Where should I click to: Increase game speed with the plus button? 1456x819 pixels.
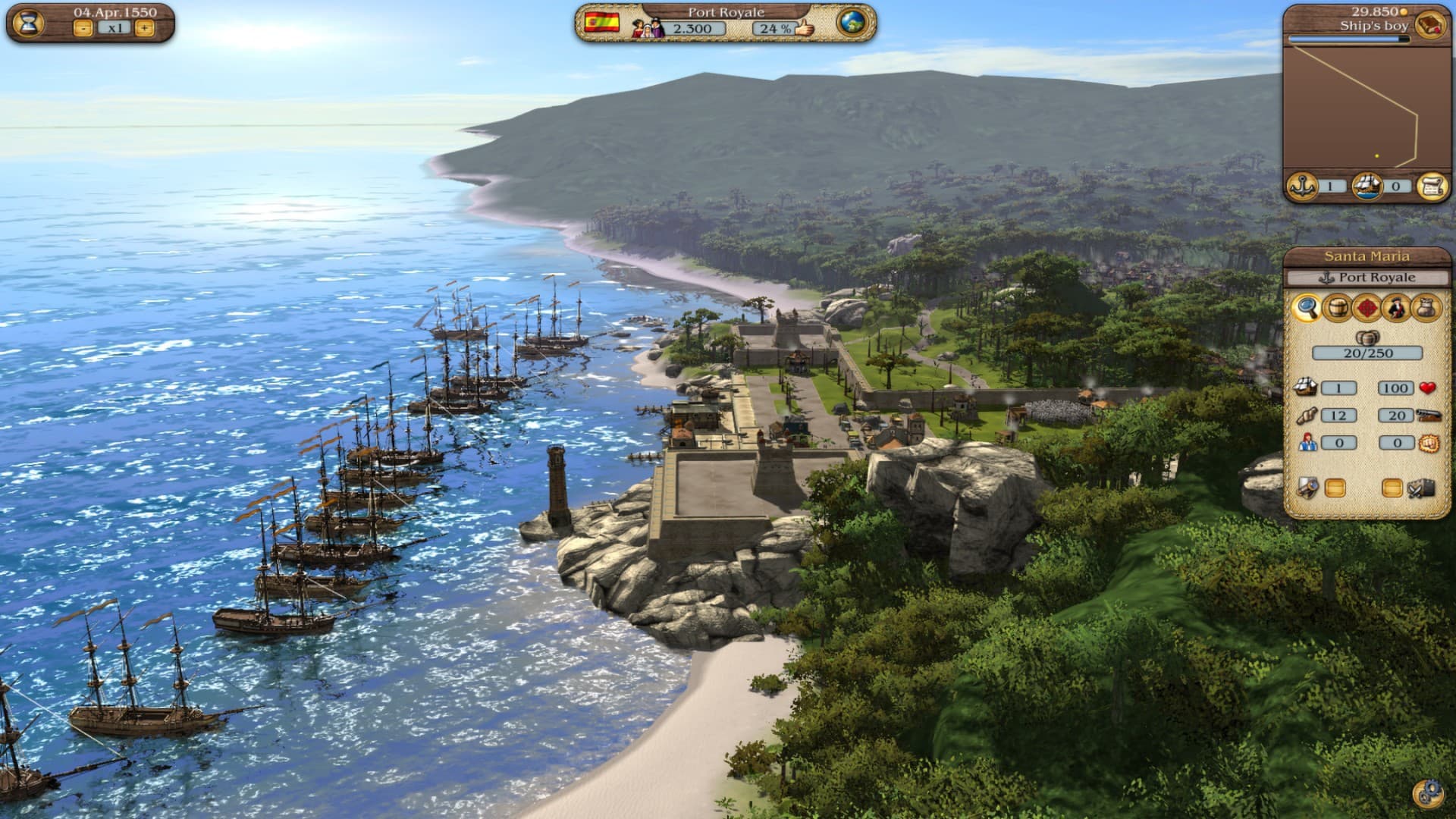point(145,28)
